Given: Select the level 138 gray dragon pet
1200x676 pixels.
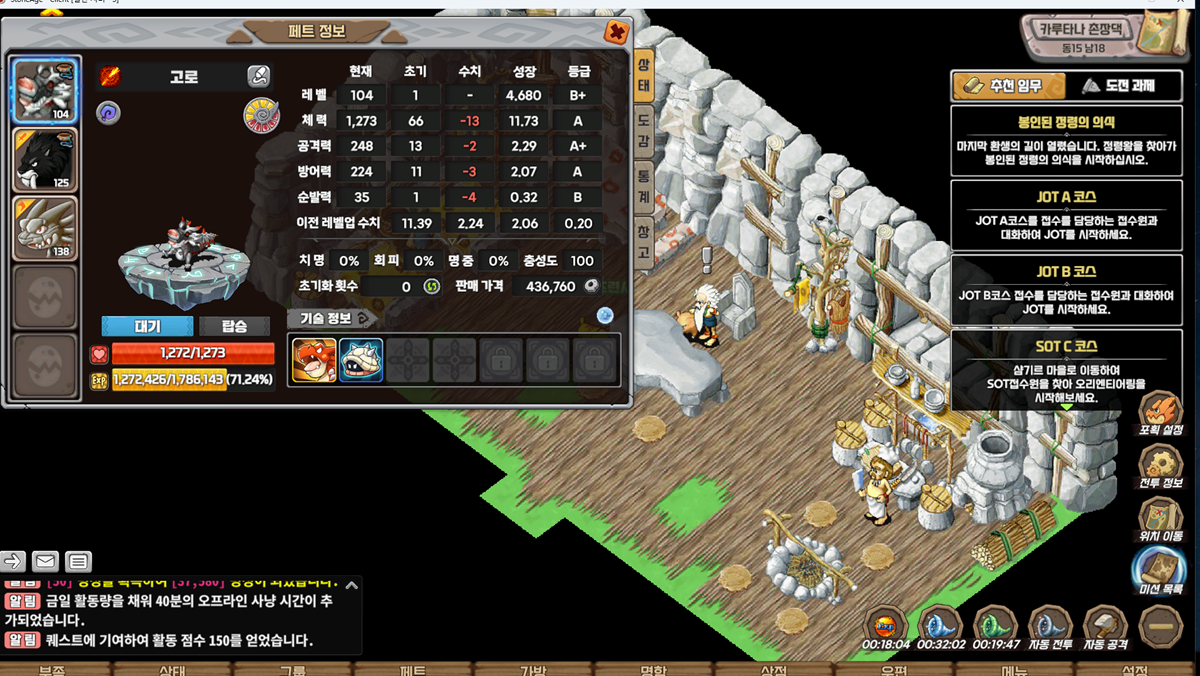Looking at the screenshot, I should [x=45, y=228].
